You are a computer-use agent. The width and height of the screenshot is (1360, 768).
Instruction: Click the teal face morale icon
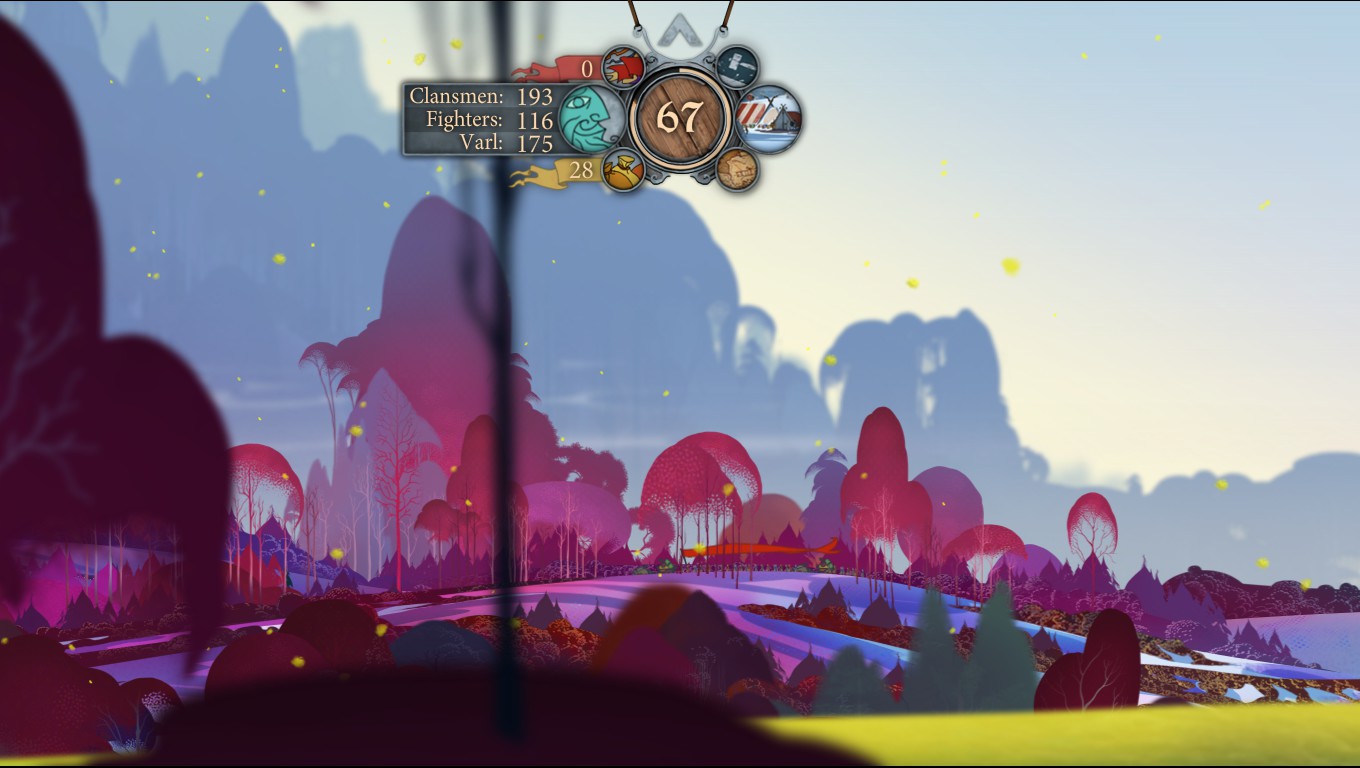pyautogui.click(x=589, y=118)
